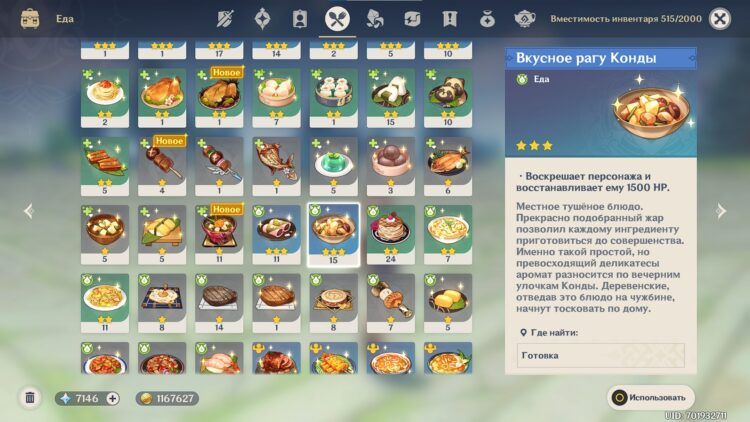Screen dimensions: 750x422
Task: Go to the next item with right arrow
Action: tap(722, 211)
